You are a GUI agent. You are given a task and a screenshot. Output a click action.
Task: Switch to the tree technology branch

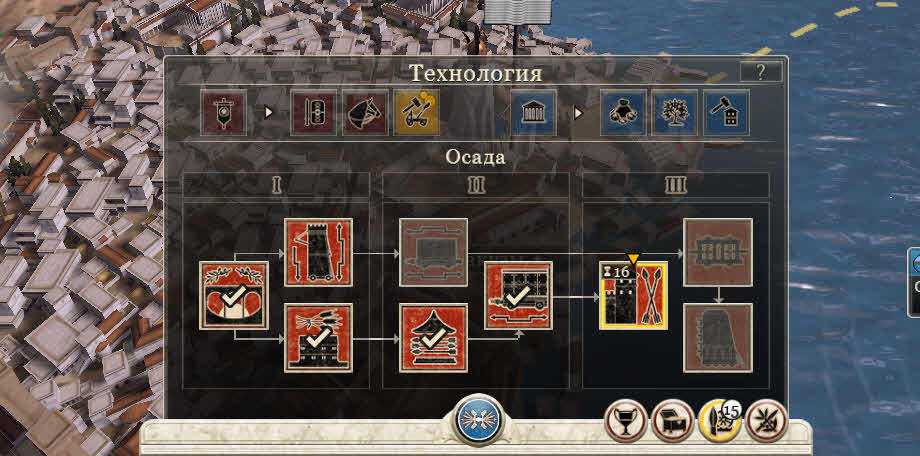675,112
